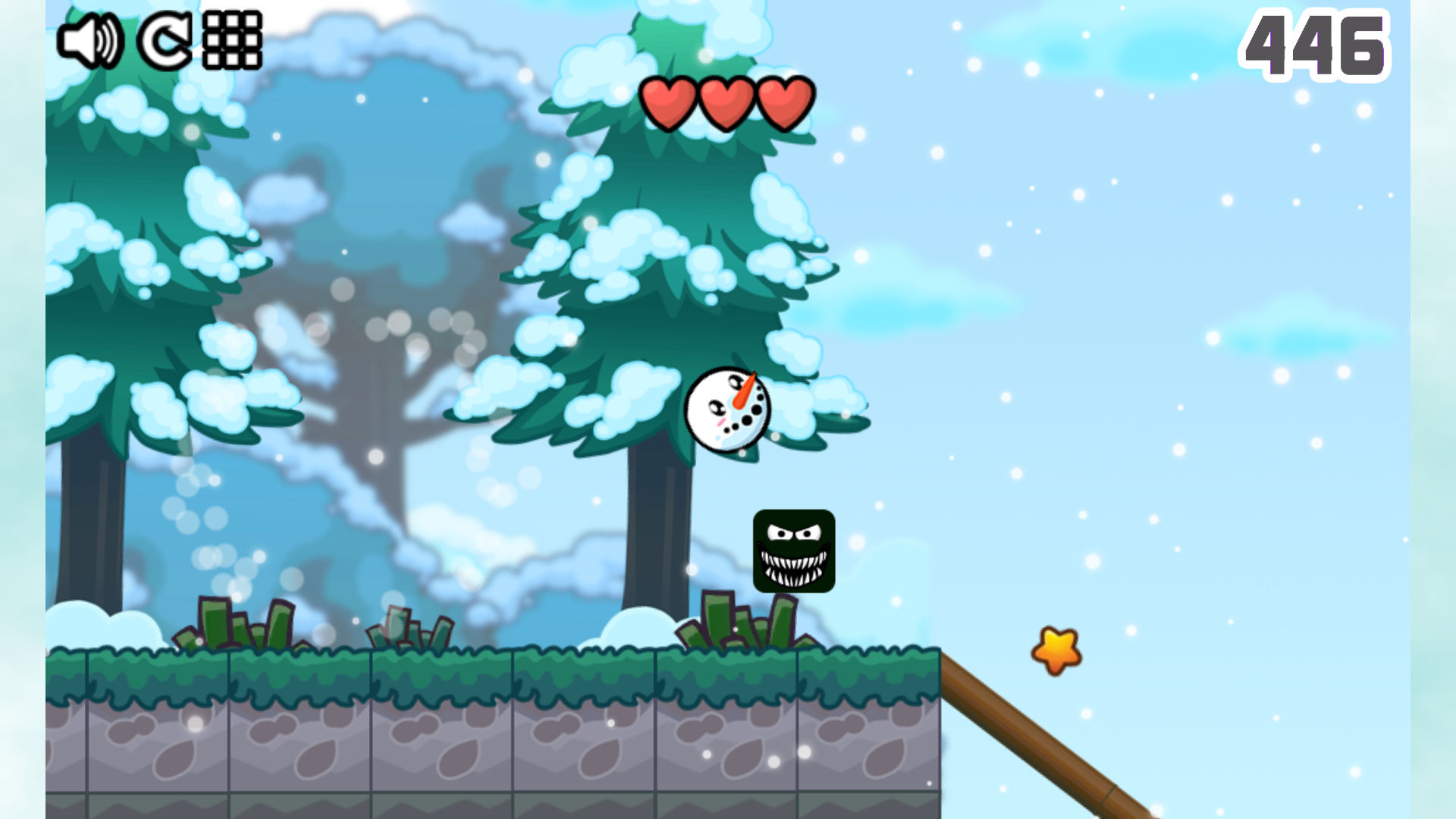Select the snowball character with carrot nose
The width and height of the screenshot is (1456, 819).
point(728,409)
